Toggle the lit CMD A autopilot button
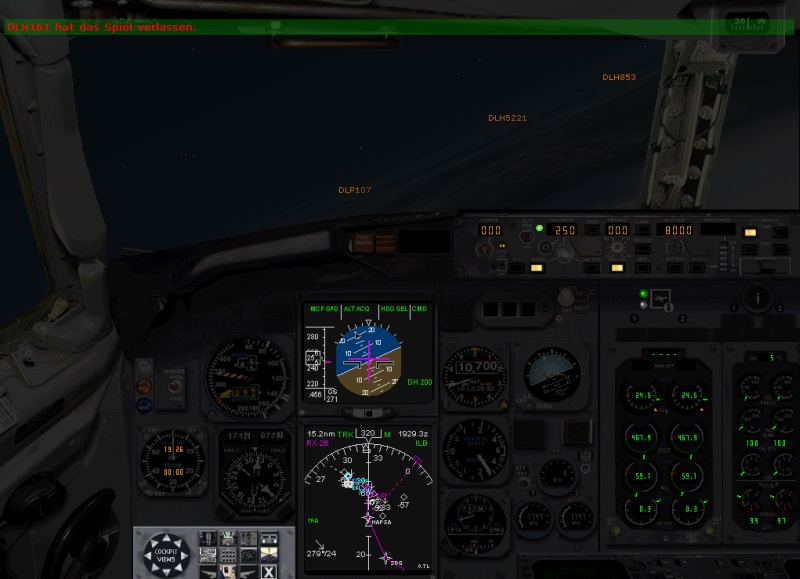The height and width of the screenshot is (579, 800). click(x=750, y=232)
